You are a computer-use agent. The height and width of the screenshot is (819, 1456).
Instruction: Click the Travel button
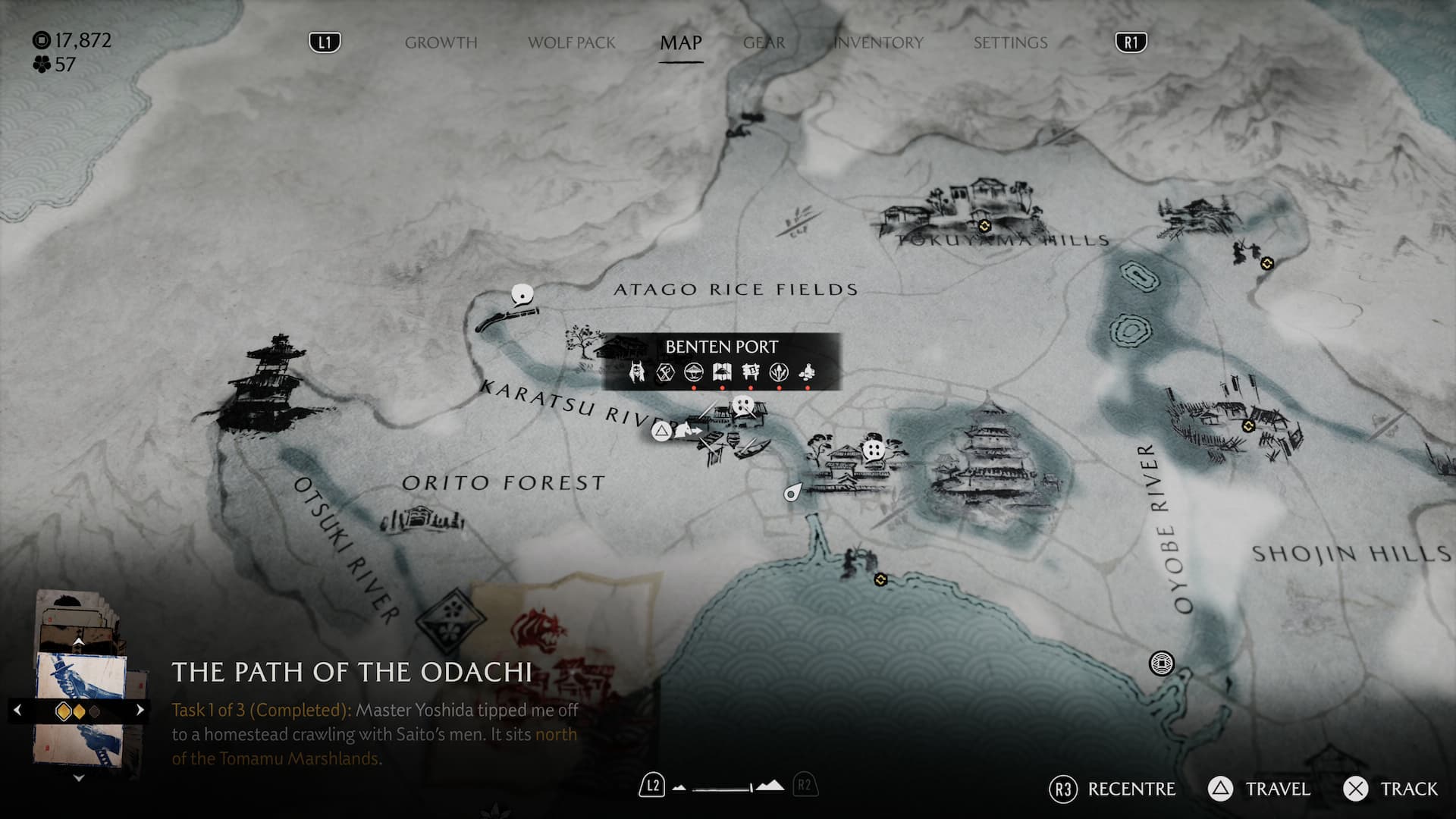point(1259,789)
